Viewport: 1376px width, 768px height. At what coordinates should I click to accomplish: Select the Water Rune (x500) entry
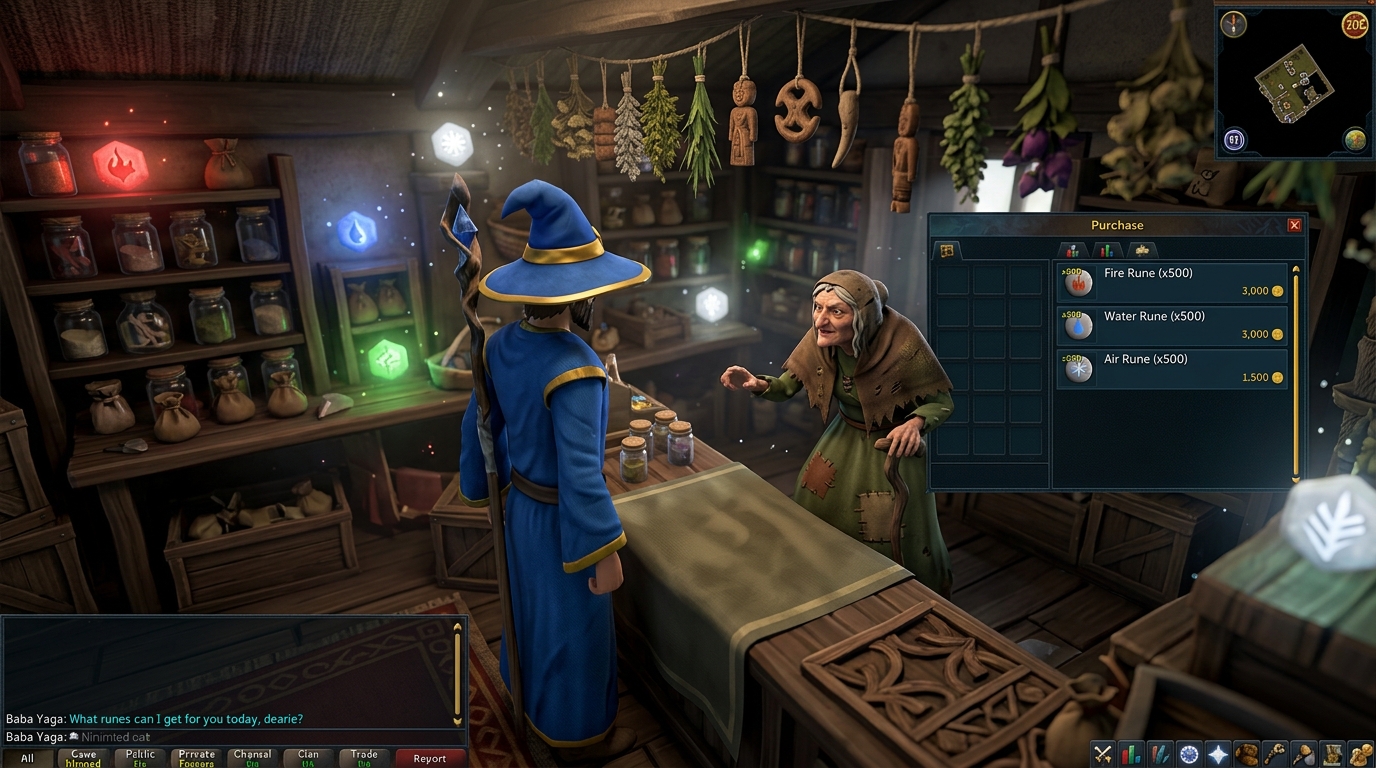tap(1170, 325)
